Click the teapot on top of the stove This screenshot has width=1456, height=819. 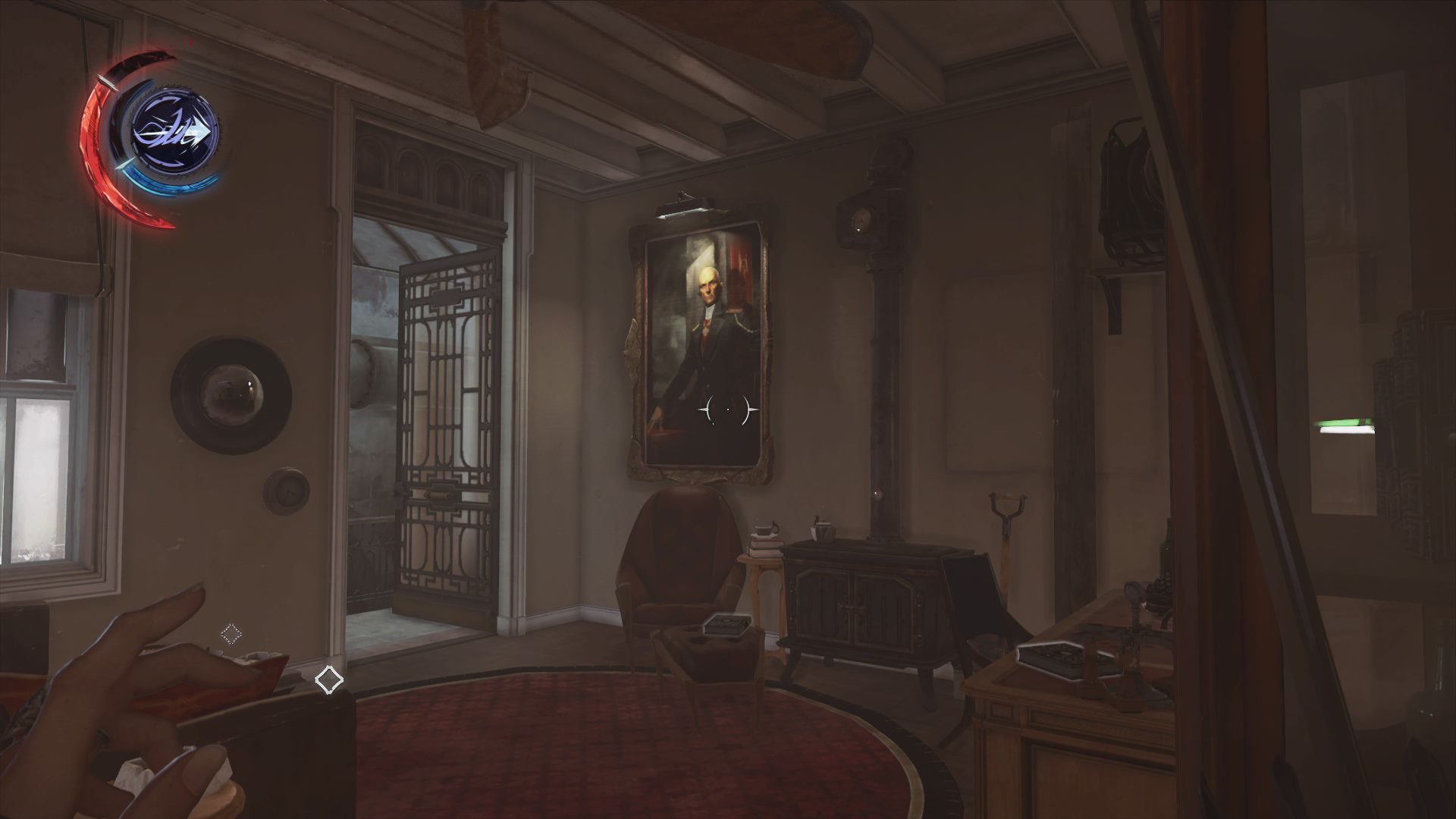(824, 529)
